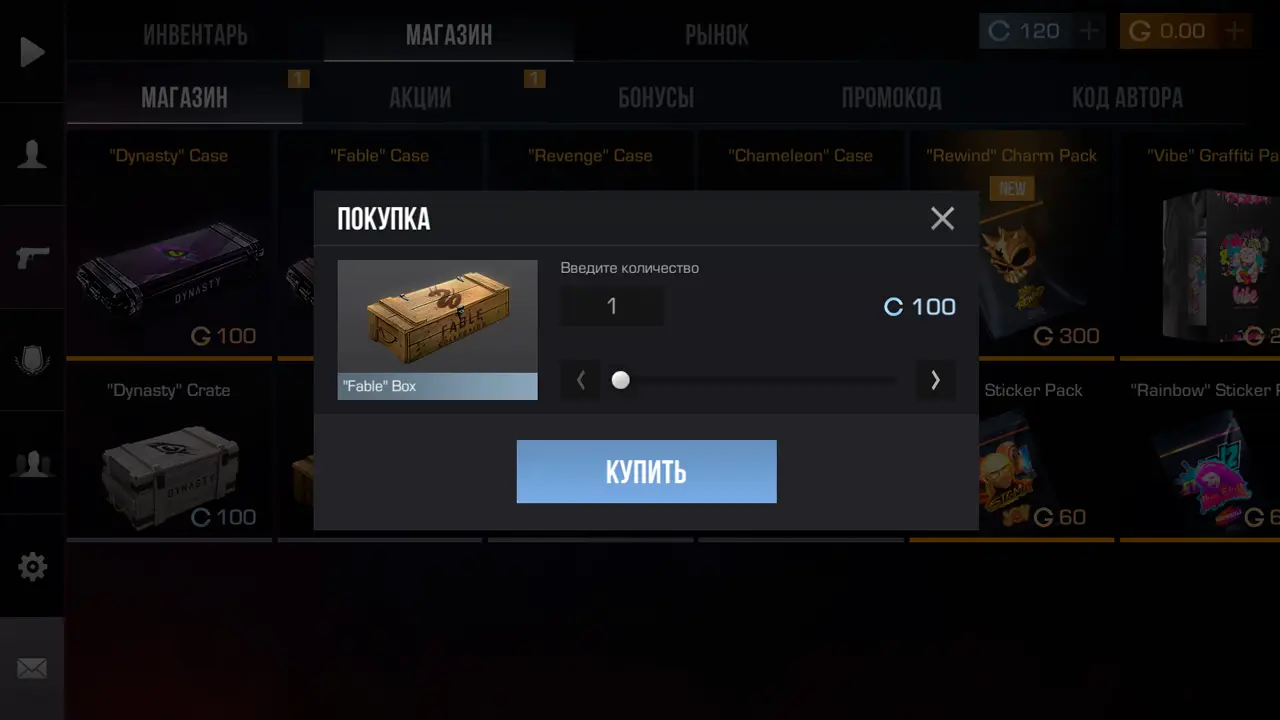Switch to the ИНВЕНТАРЬ tab
The height and width of the screenshot is (720, 1280).
tap(195, 35)
